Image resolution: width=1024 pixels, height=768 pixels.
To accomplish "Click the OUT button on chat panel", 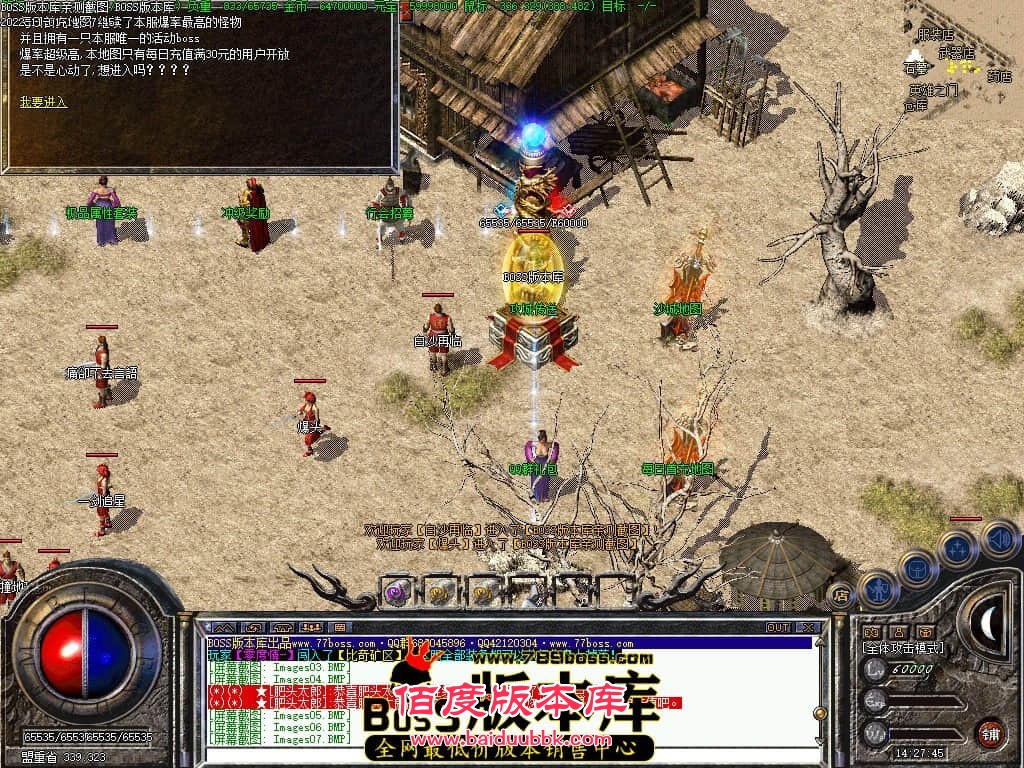I will (778, 628).
